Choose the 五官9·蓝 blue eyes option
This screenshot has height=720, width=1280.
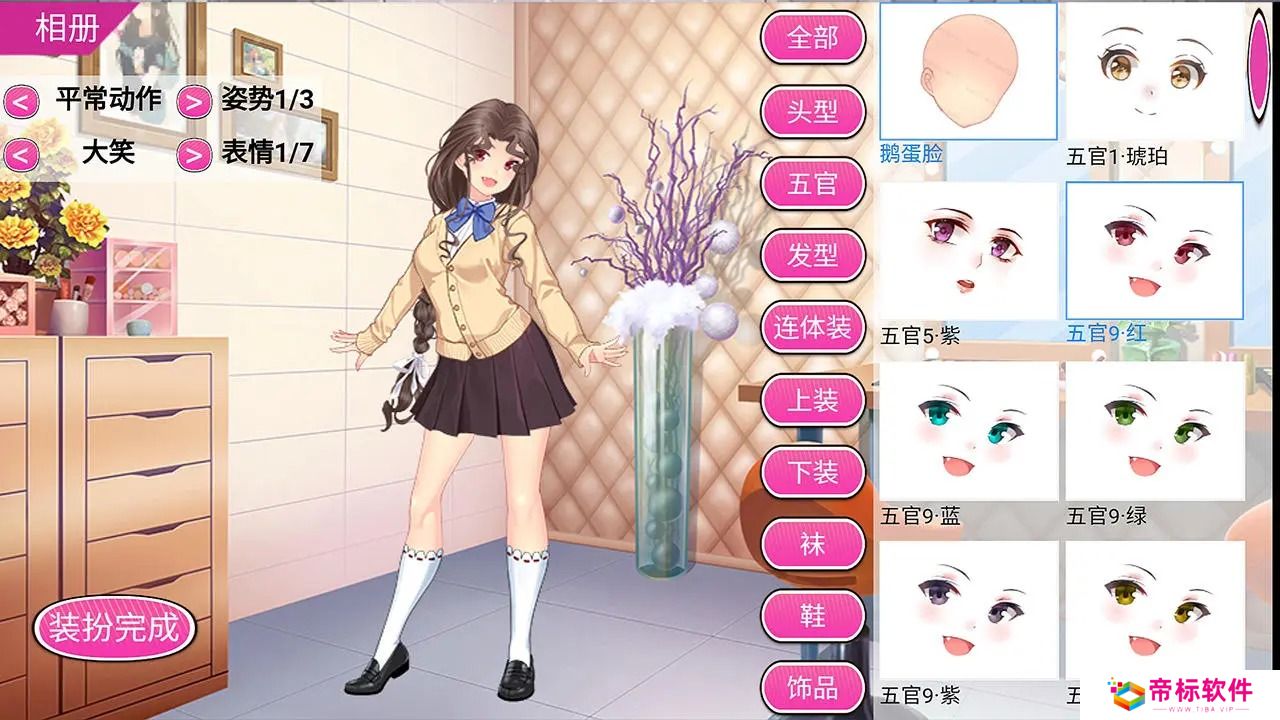[x=965, y=432]
